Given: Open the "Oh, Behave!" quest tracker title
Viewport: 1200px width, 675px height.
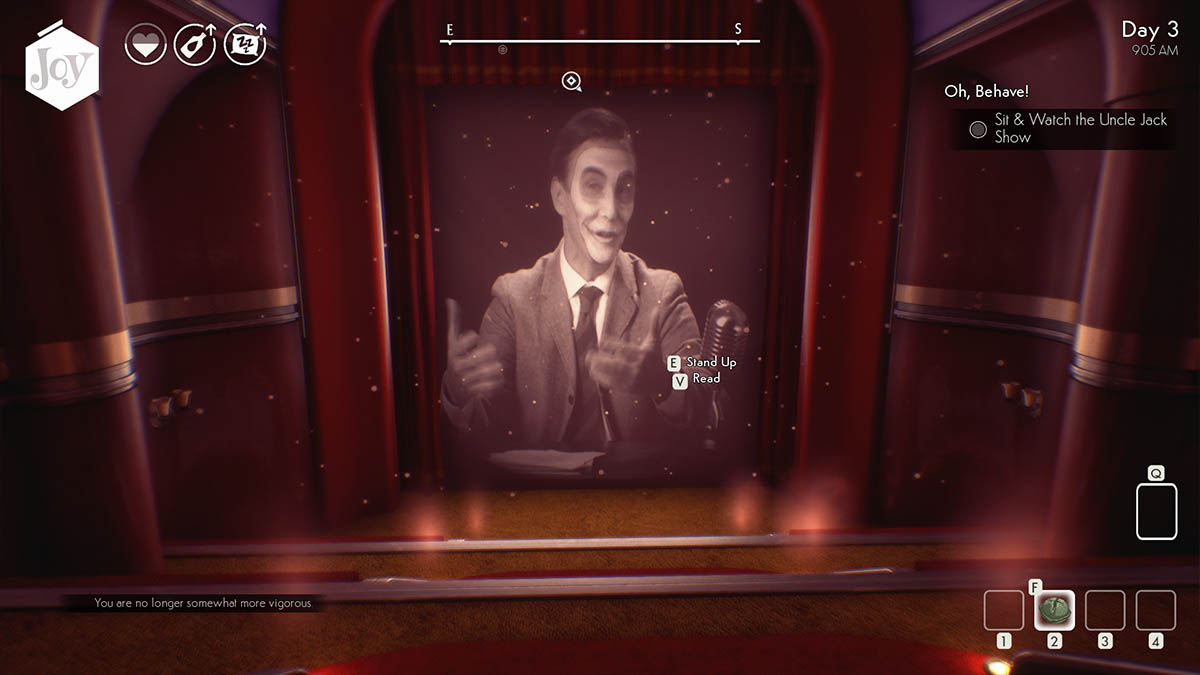Looking at the screenshot, I should (x=986, y=91).
